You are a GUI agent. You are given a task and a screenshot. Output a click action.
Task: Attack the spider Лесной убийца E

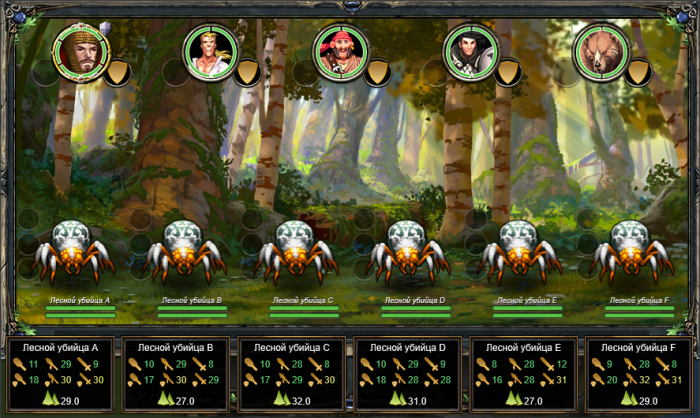coord(519,255)
